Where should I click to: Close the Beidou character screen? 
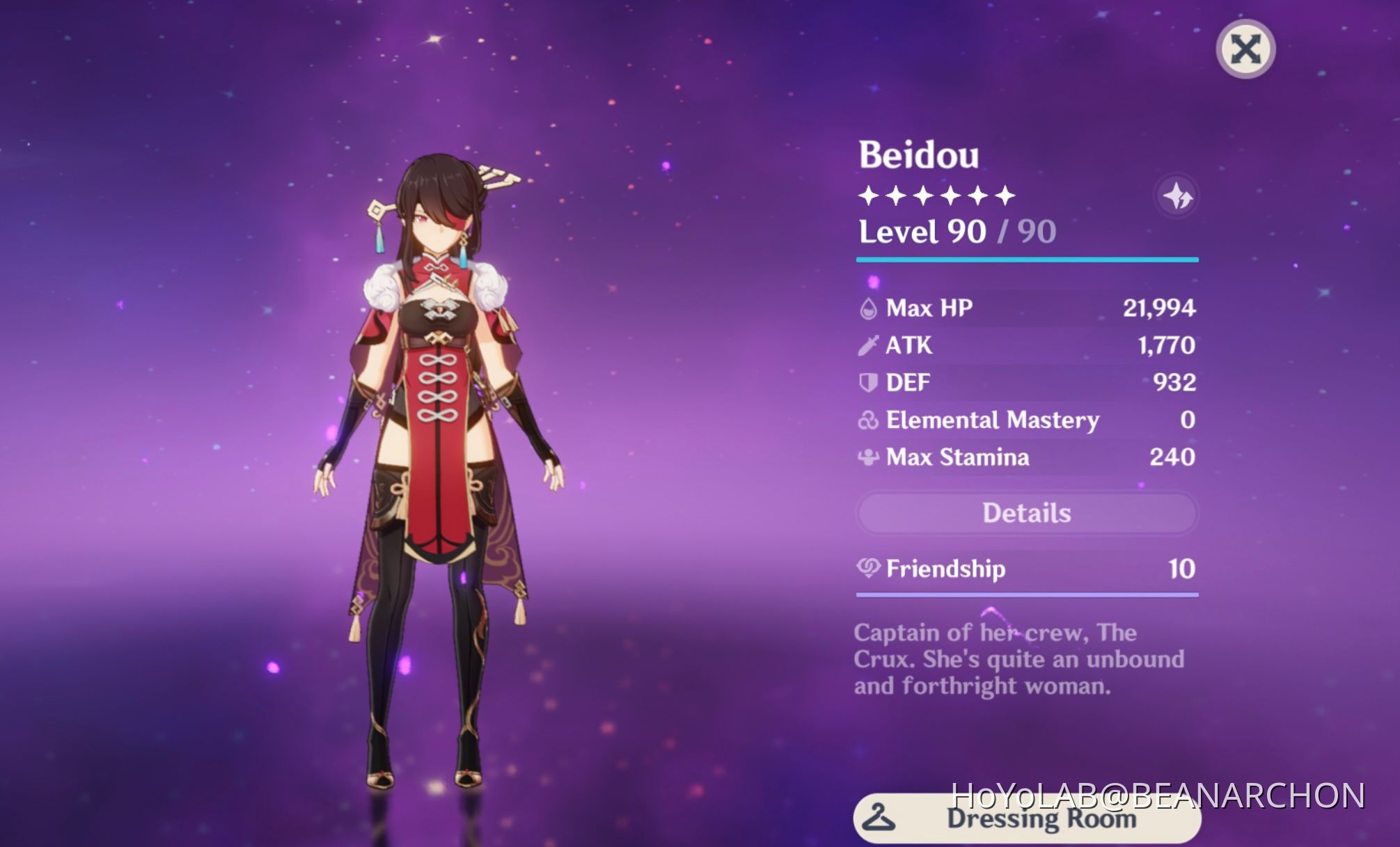[1245, 50]
